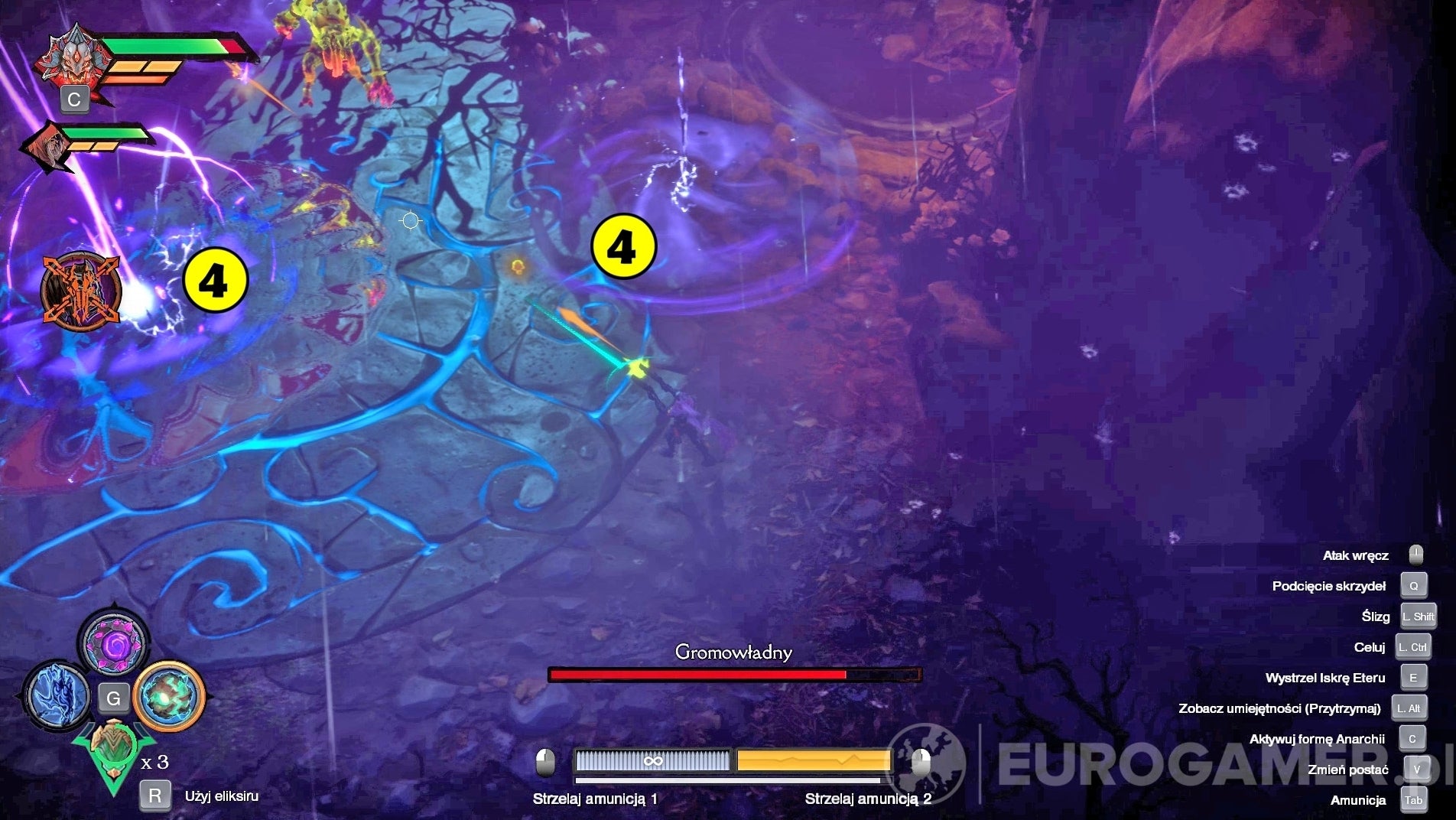The height and width of the screenshot is (820, 1456).
Task: Select the green creature ability orb
Action: tap(168, 697)
